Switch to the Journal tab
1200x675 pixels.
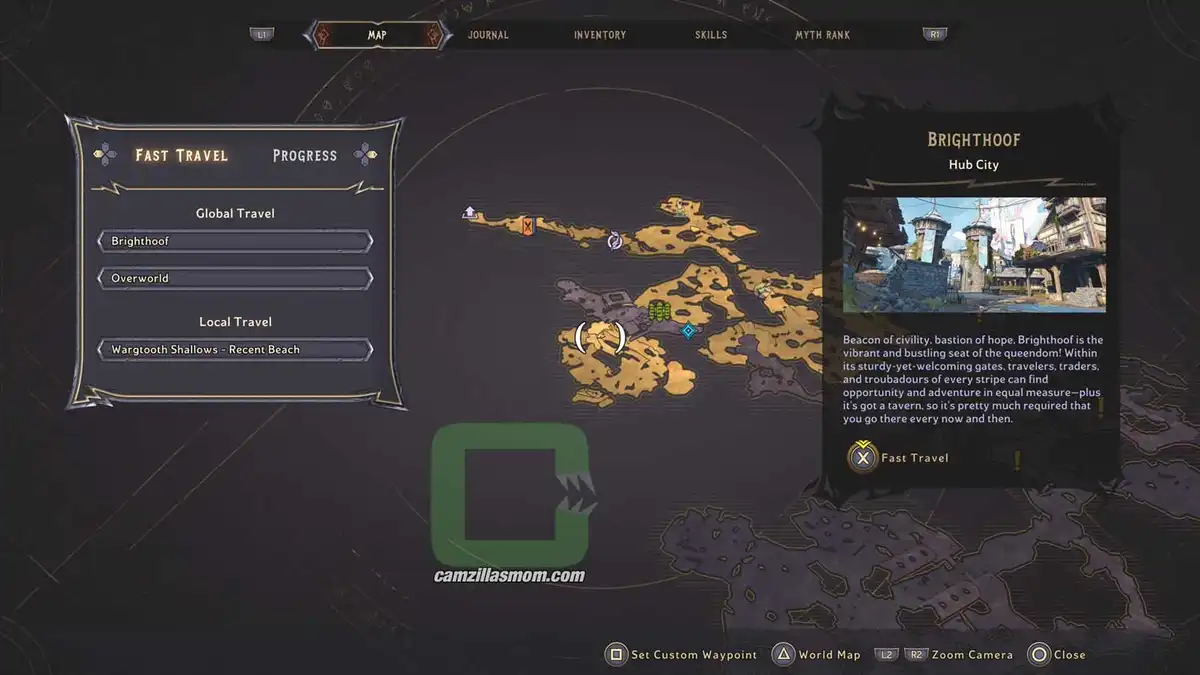coord(488,35)
